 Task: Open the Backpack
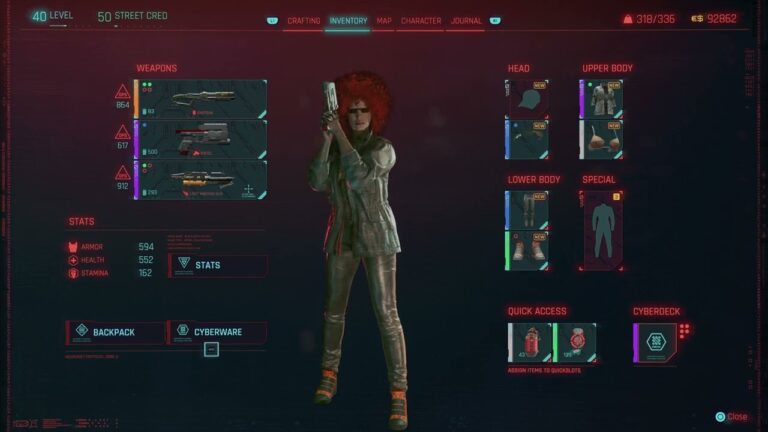point(114,332)
